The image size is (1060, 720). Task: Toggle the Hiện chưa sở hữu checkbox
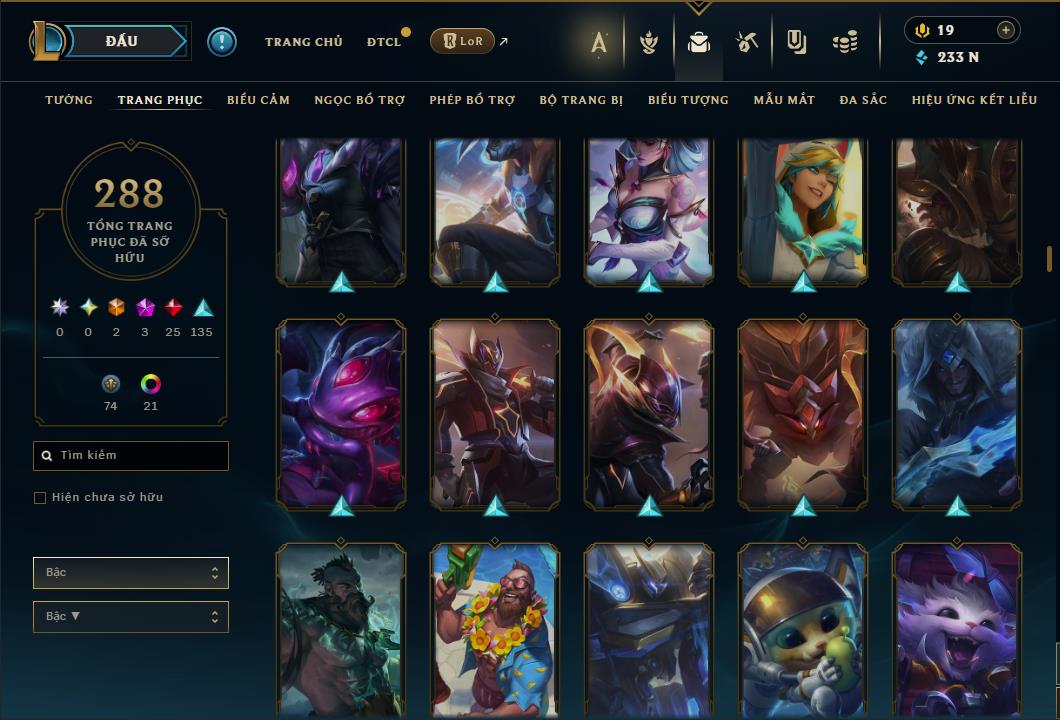pos(40,498)
